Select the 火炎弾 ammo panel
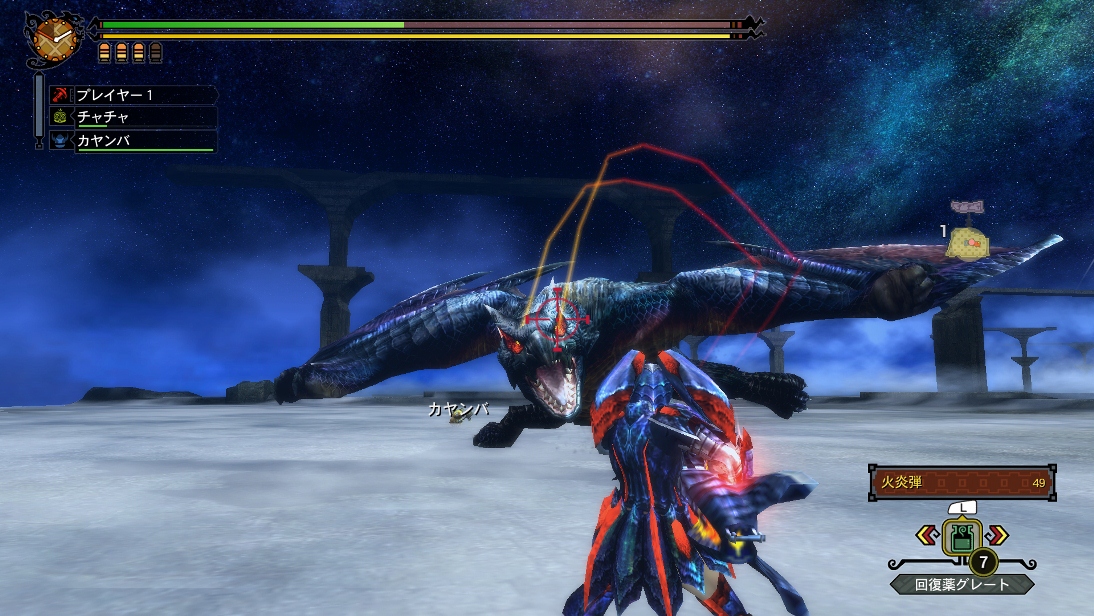This screenshot has height=616, width=1094. [x=962, y=483]
